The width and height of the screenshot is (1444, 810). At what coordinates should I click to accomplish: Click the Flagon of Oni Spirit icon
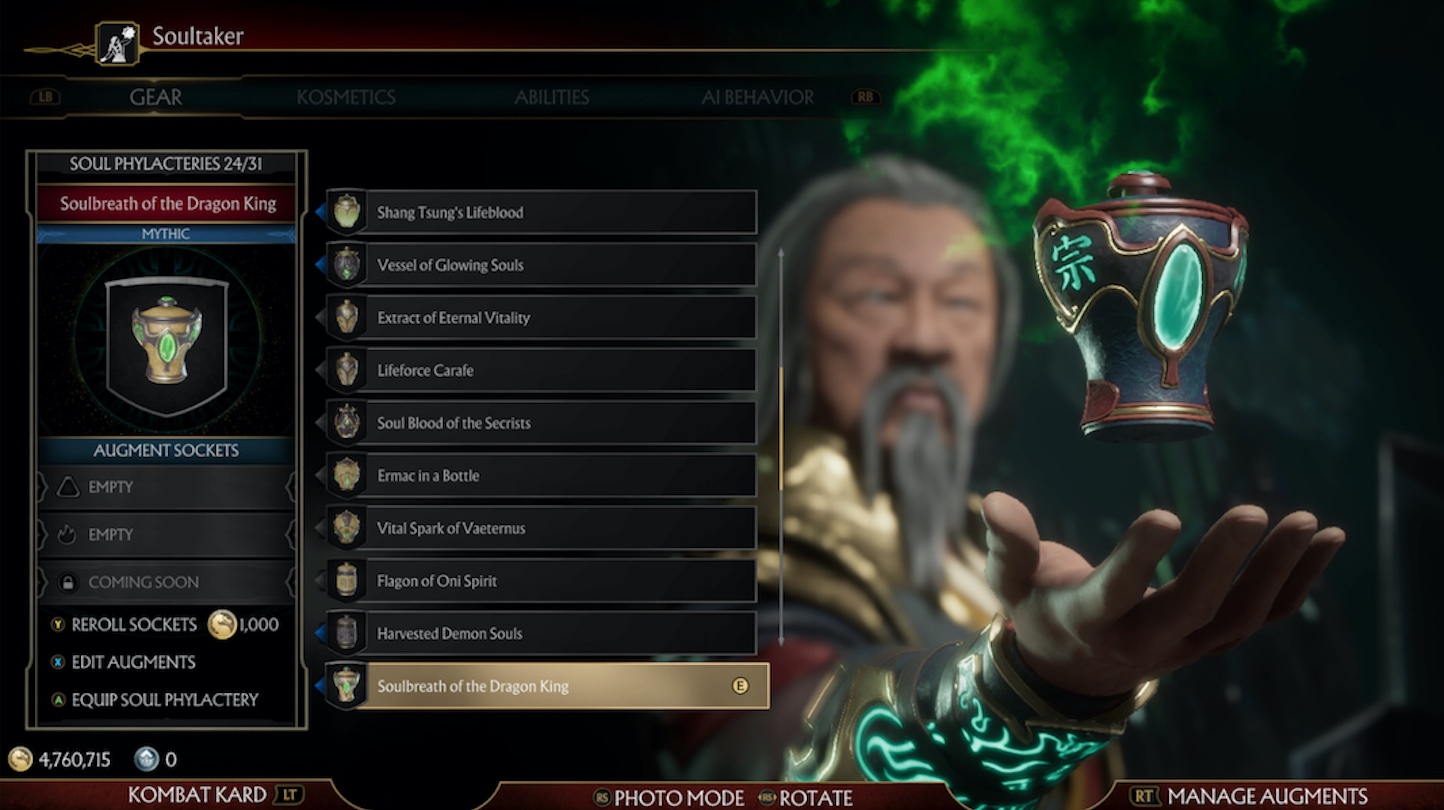[347, 580]
